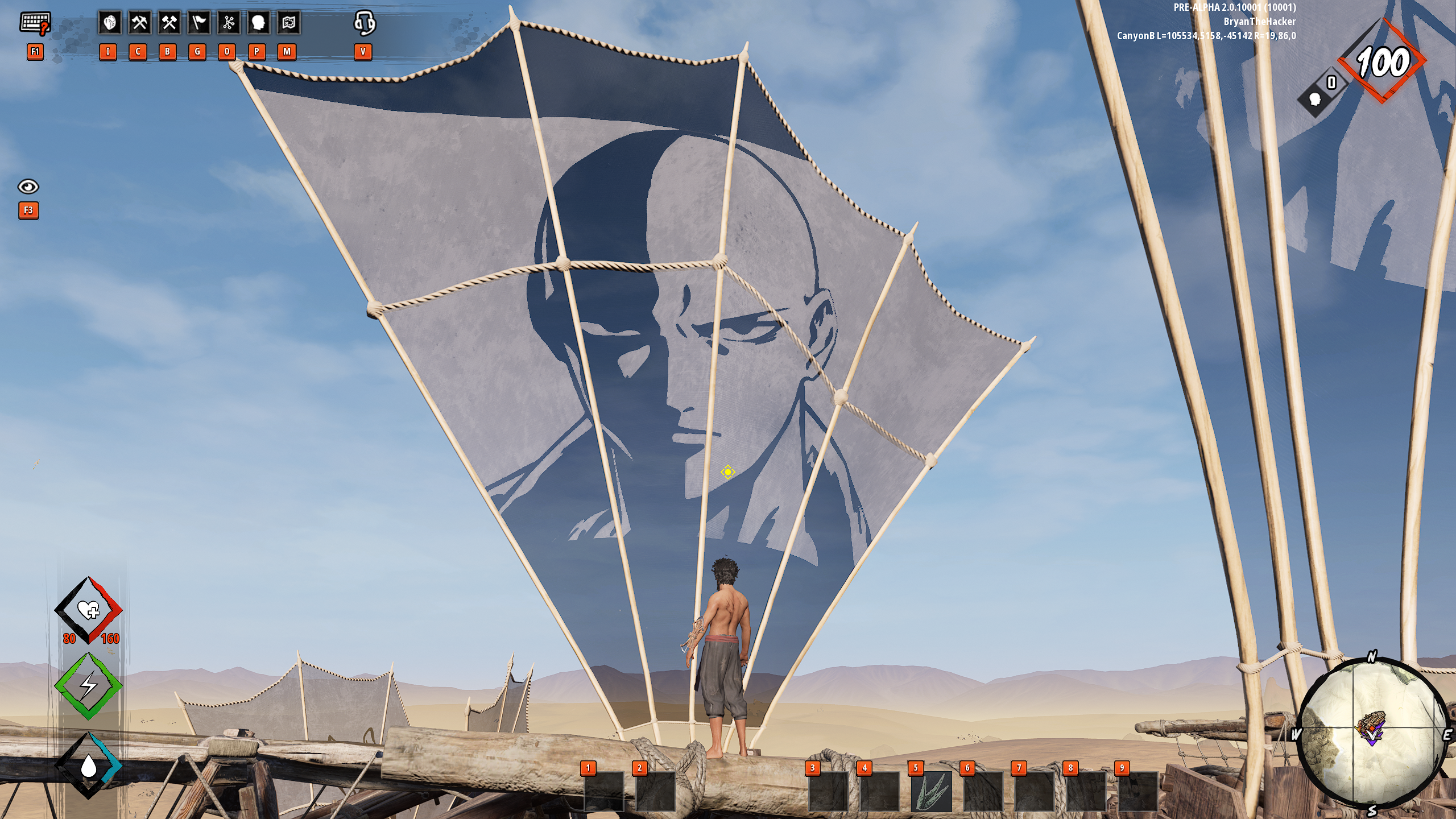Open the axe and pickaxe crafting menu
This screenshot has width=1456, height=819.
click(x=139, y=23)
